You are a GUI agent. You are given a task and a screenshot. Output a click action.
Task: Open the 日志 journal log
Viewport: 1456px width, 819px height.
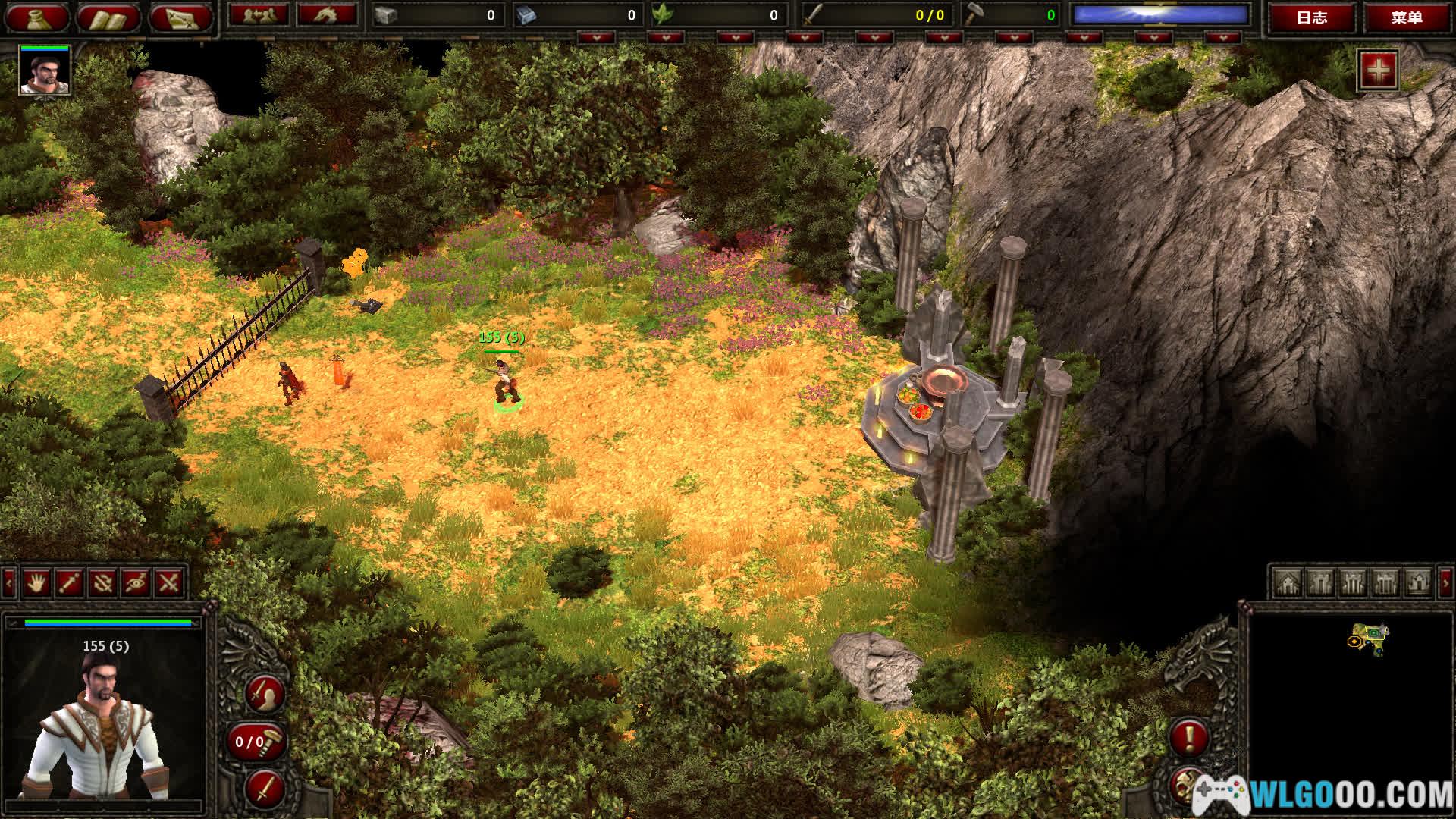[x=1312, y=17]
